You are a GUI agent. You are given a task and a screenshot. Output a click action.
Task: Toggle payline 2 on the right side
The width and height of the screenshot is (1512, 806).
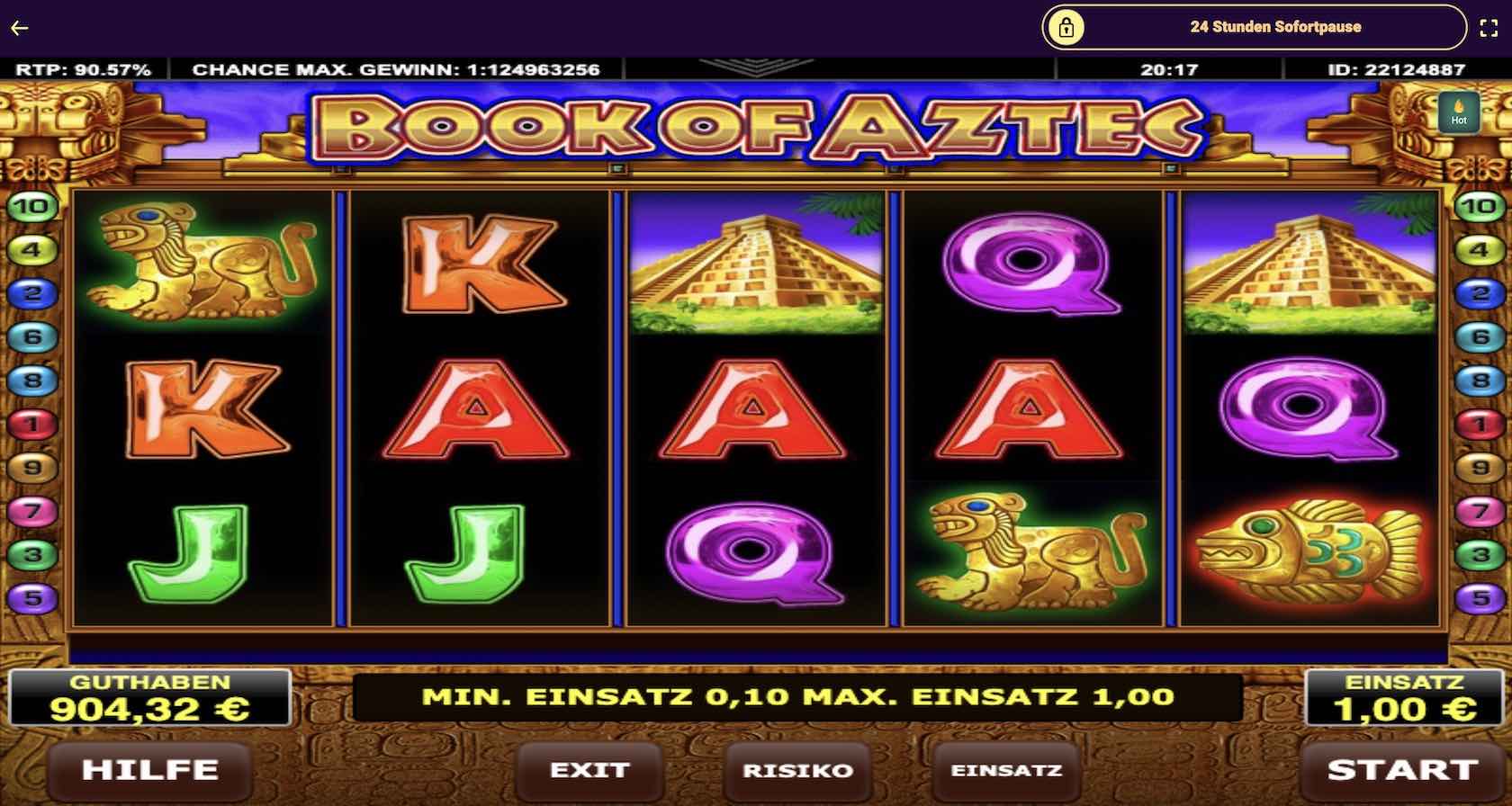pos(1479,292)
